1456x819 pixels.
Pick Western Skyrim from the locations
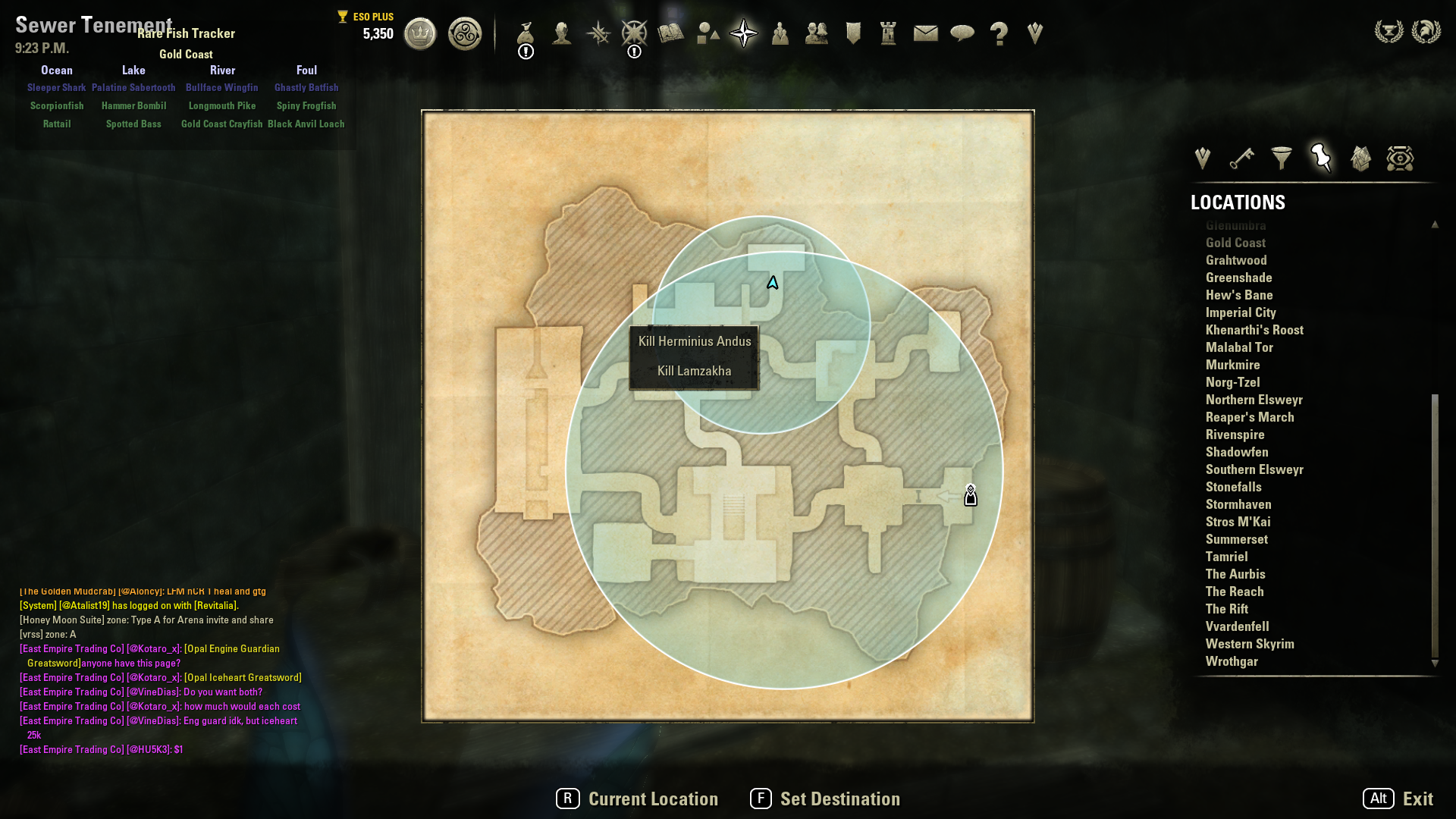[1250, 644]
